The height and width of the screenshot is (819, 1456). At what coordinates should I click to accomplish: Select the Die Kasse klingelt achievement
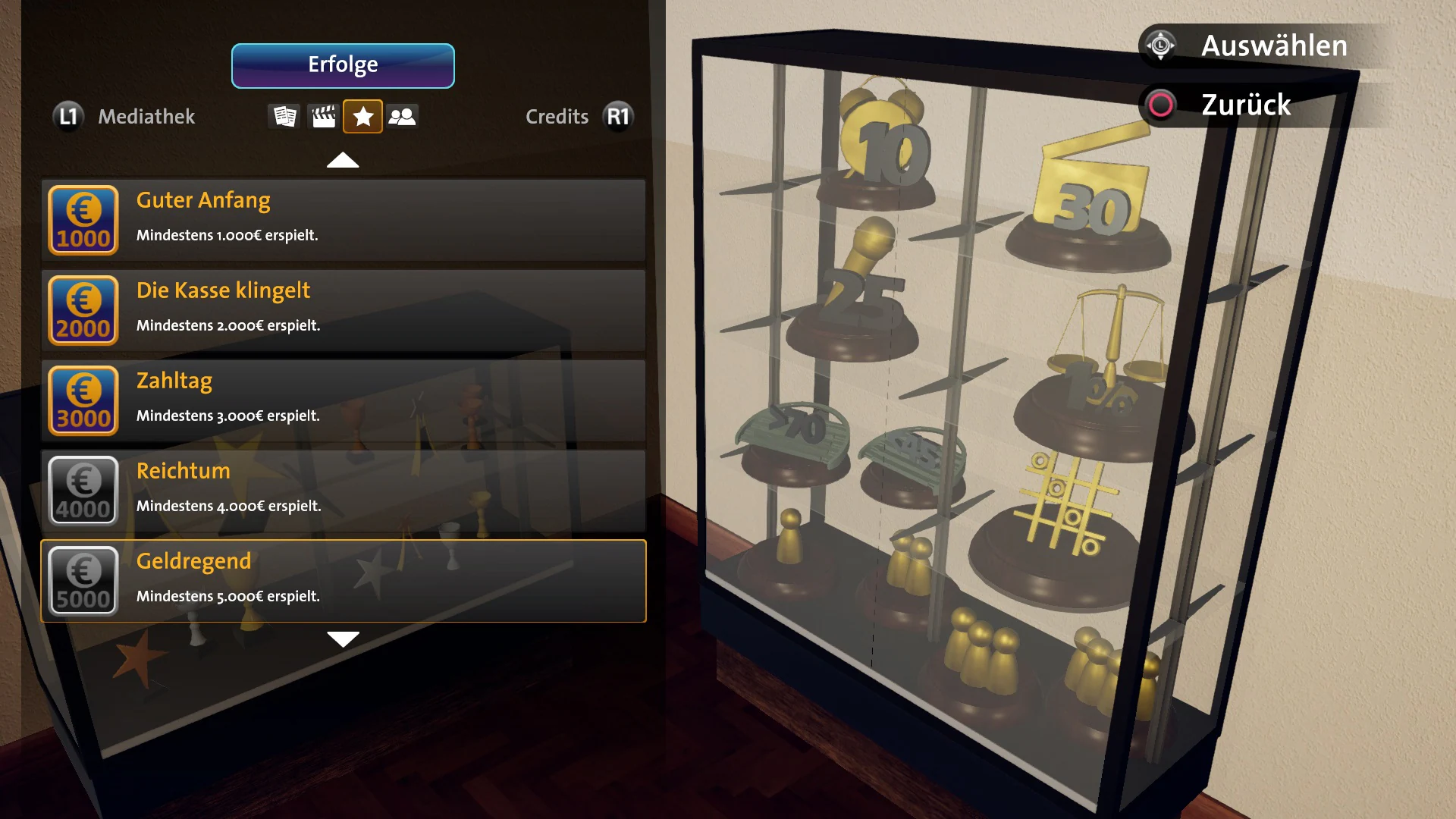(x=343, y=311)
